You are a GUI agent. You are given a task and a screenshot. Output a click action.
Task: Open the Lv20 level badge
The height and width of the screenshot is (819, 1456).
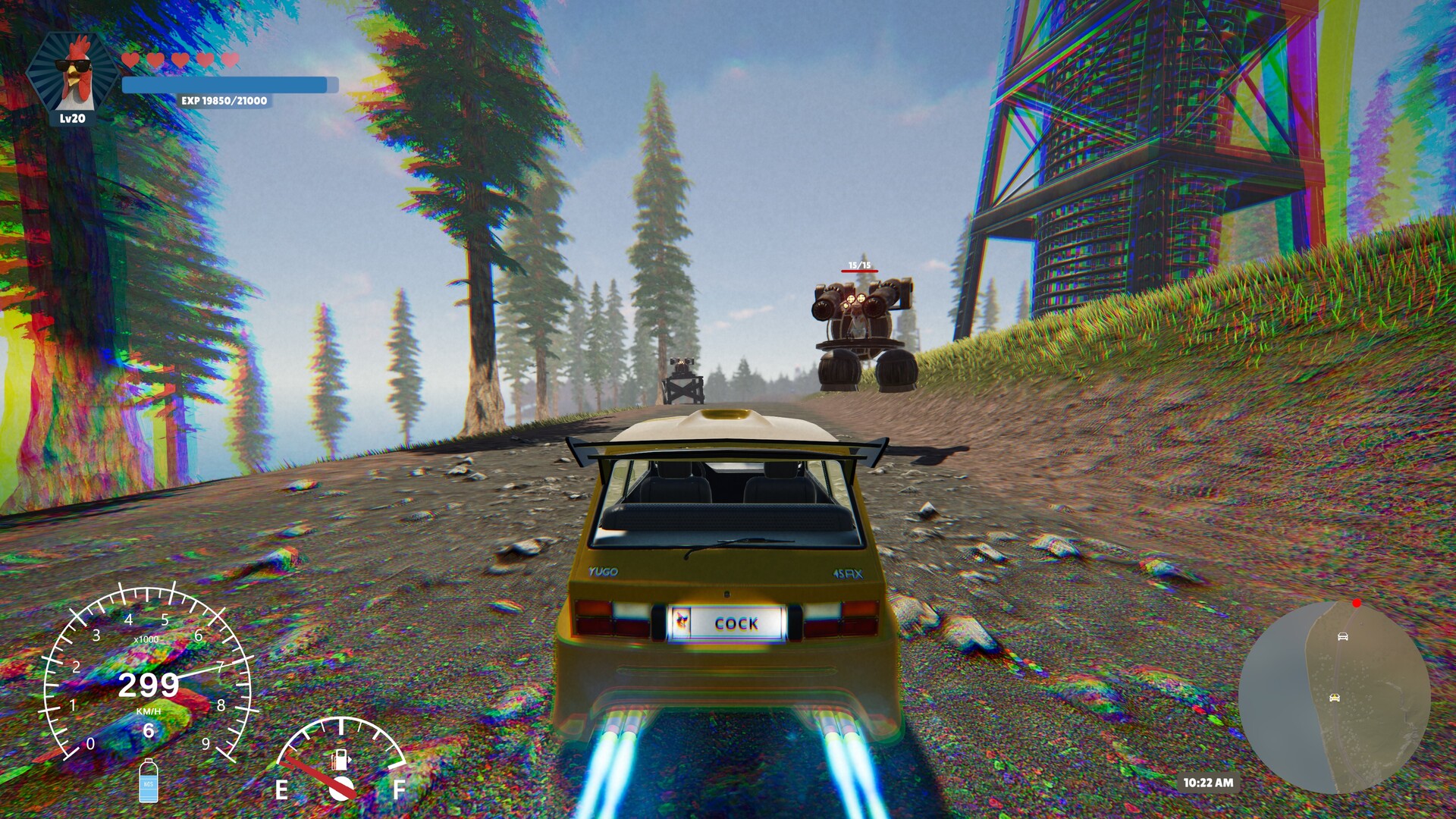(73, 118)
